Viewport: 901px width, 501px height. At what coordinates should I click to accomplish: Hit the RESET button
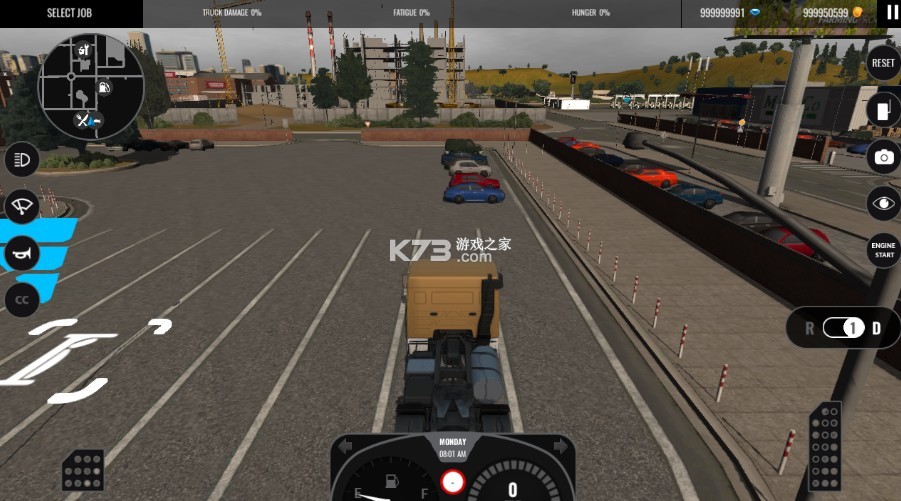(x=883, y=63)
